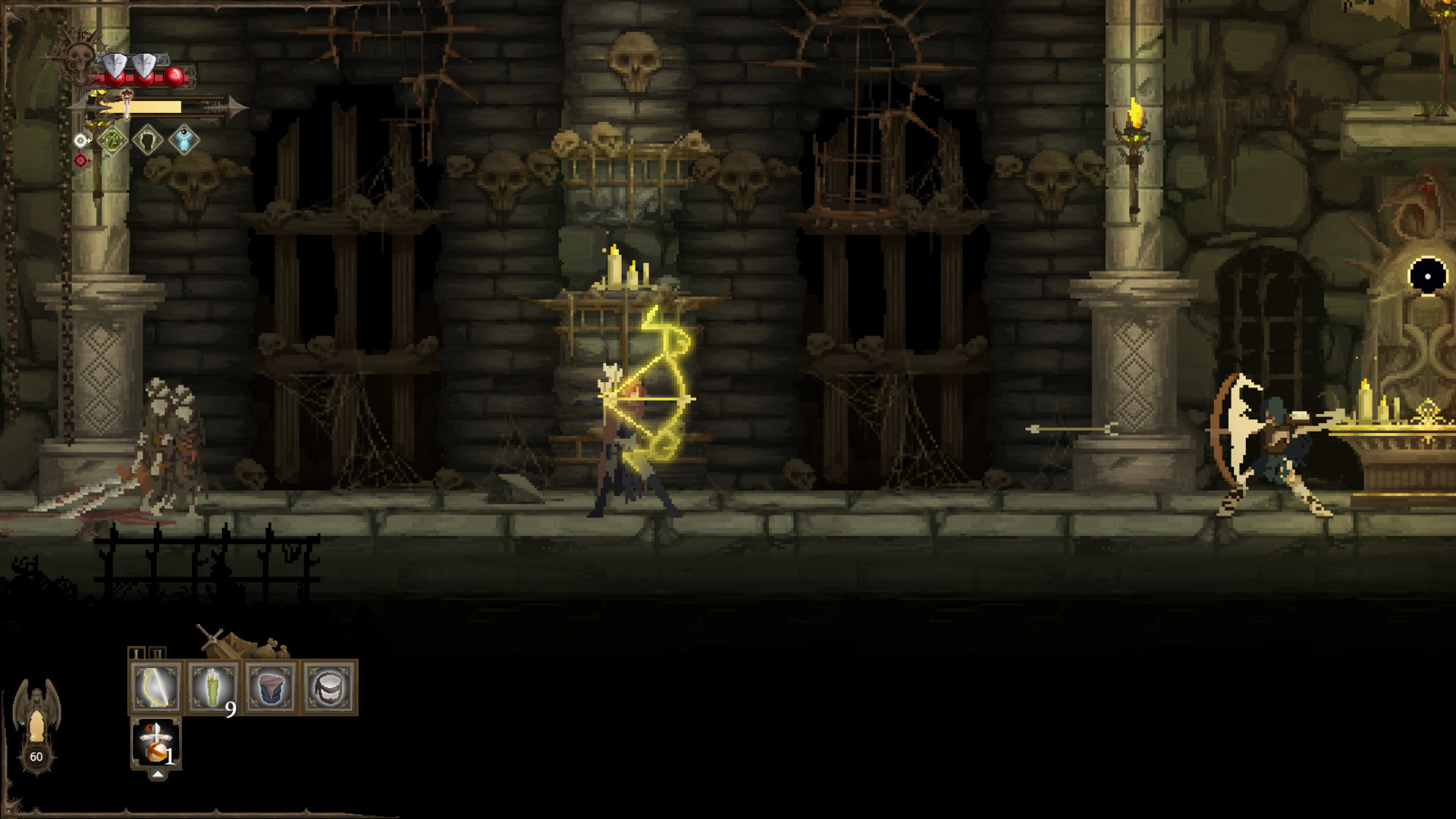The image size is (1456, 819).
Task: Switch to inventory tab I
Action: click(137, 652)
